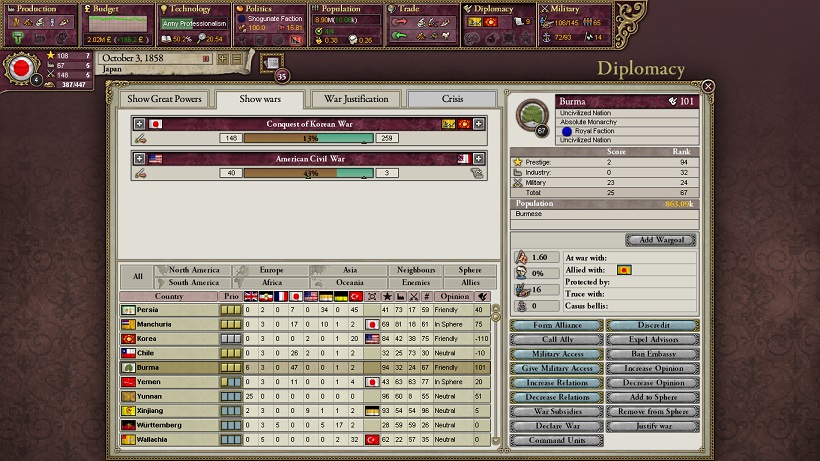Open the Crisis tab
The image size is (820, 461).
[452, 99]
